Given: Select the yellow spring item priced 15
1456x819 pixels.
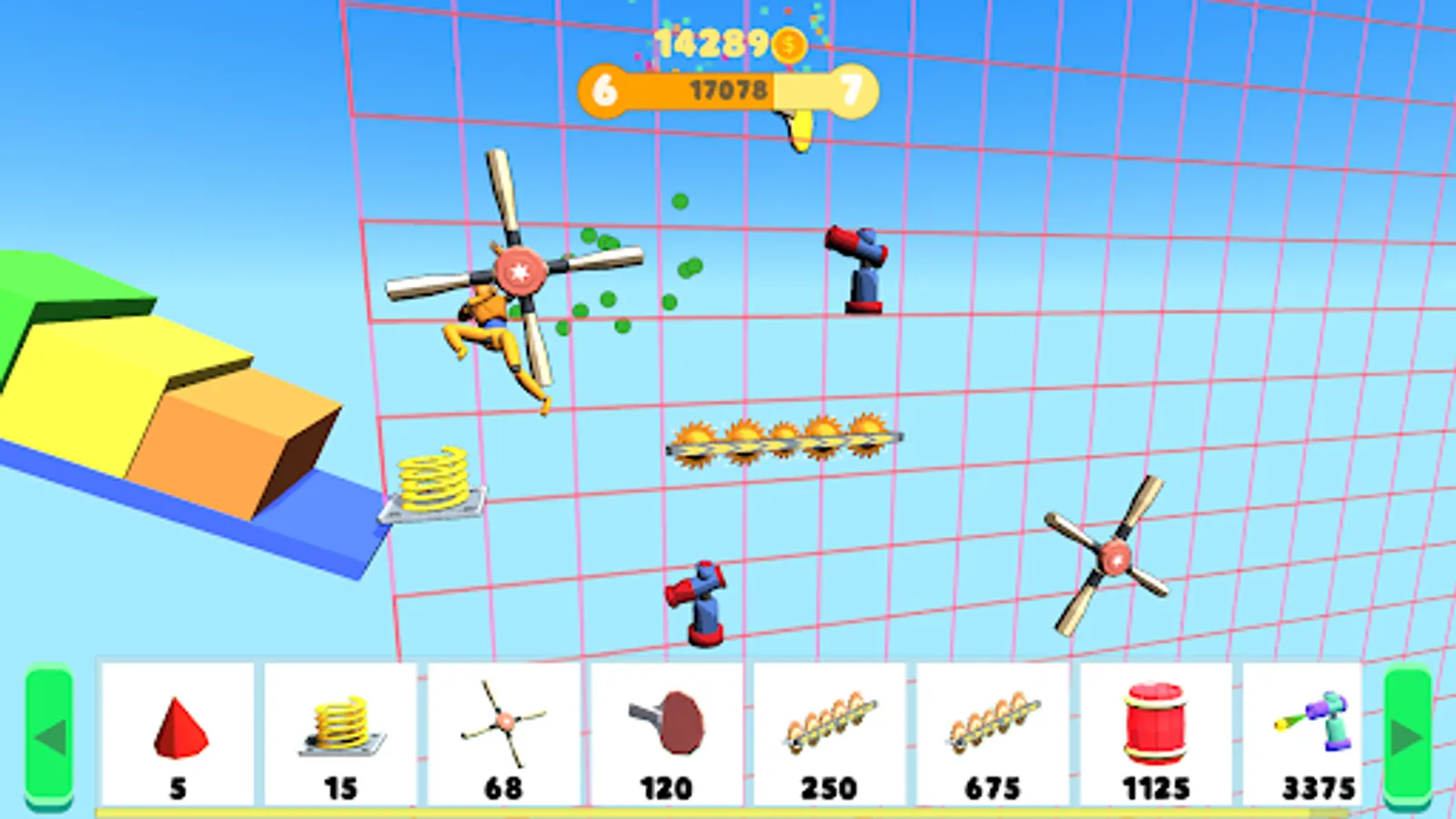Looking at the screenshot, I should (342, 728).
